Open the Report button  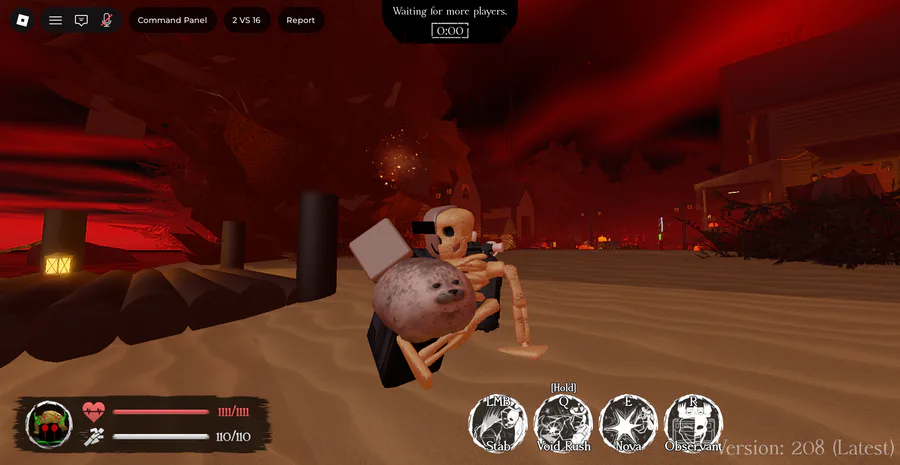[x=300, y=20]
